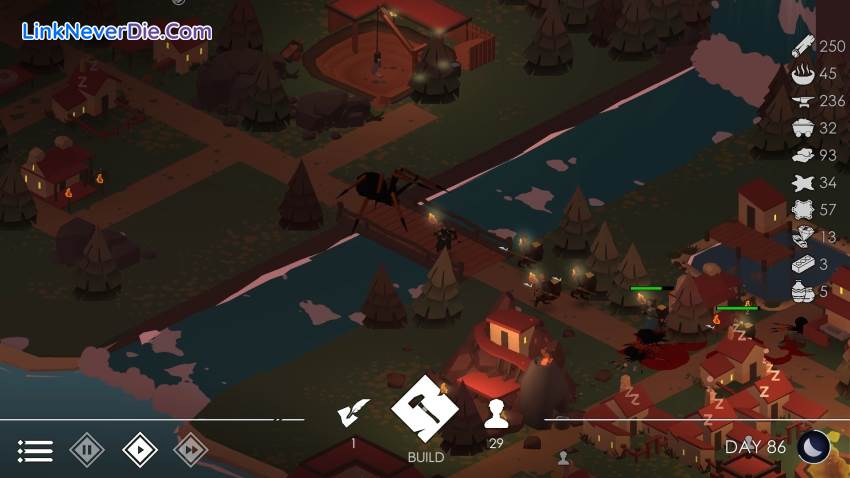Select the anvil iron resource icon
Screen dimensions: 850x478
click(802, 100)
